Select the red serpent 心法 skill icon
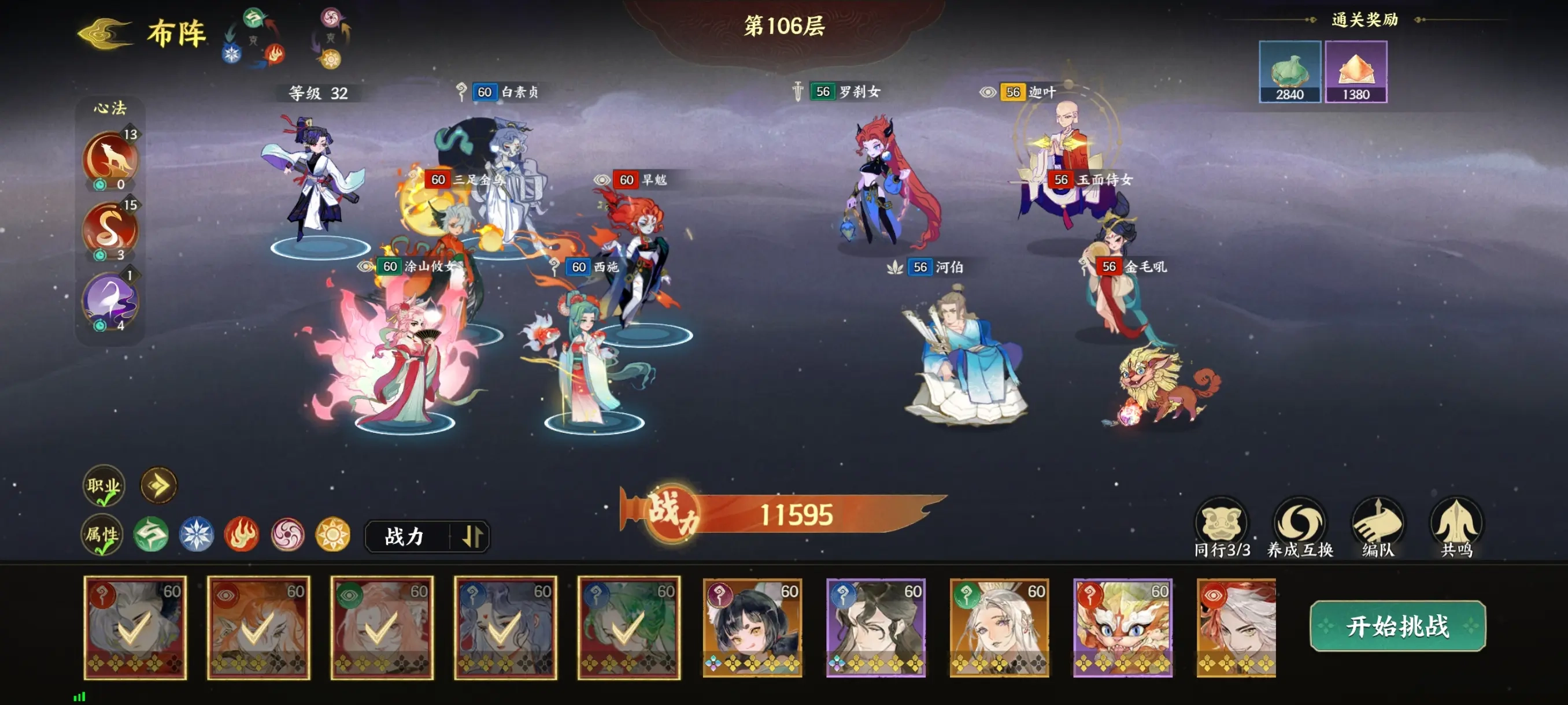This screenshot has width=1568, height=705. [110, 229]
